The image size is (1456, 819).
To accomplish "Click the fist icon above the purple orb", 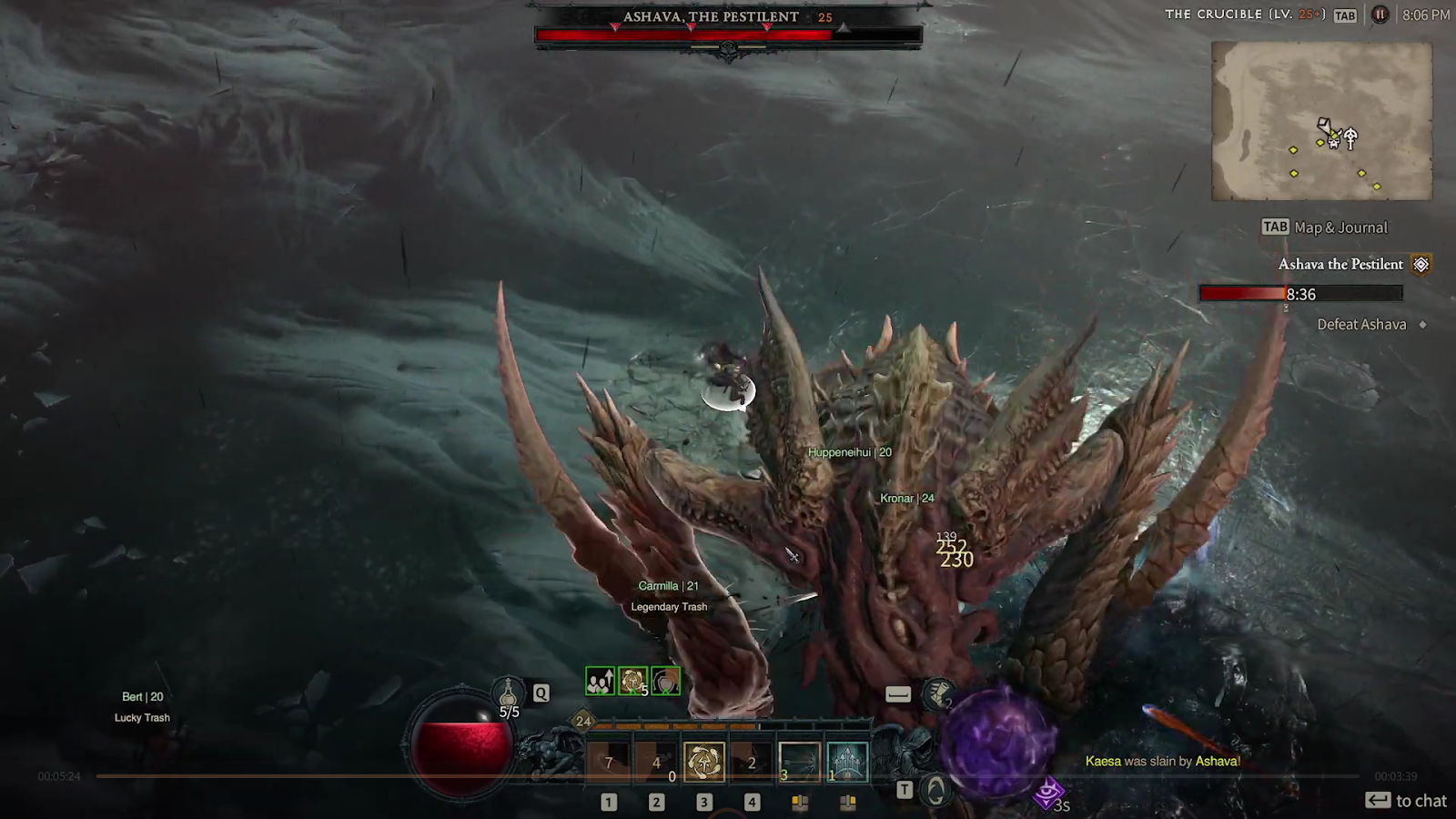I will [x=938, y=694].
